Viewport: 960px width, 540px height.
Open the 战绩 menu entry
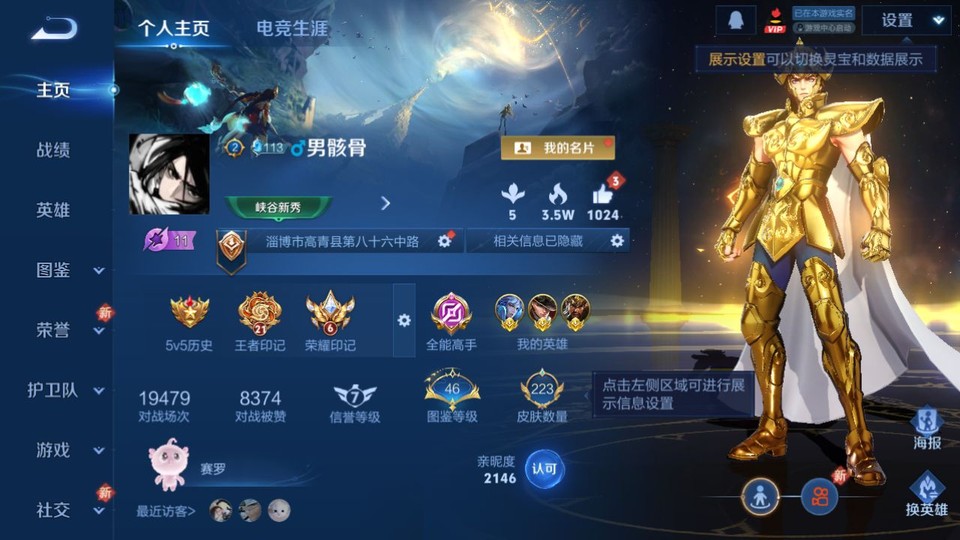tap(53, 150)
